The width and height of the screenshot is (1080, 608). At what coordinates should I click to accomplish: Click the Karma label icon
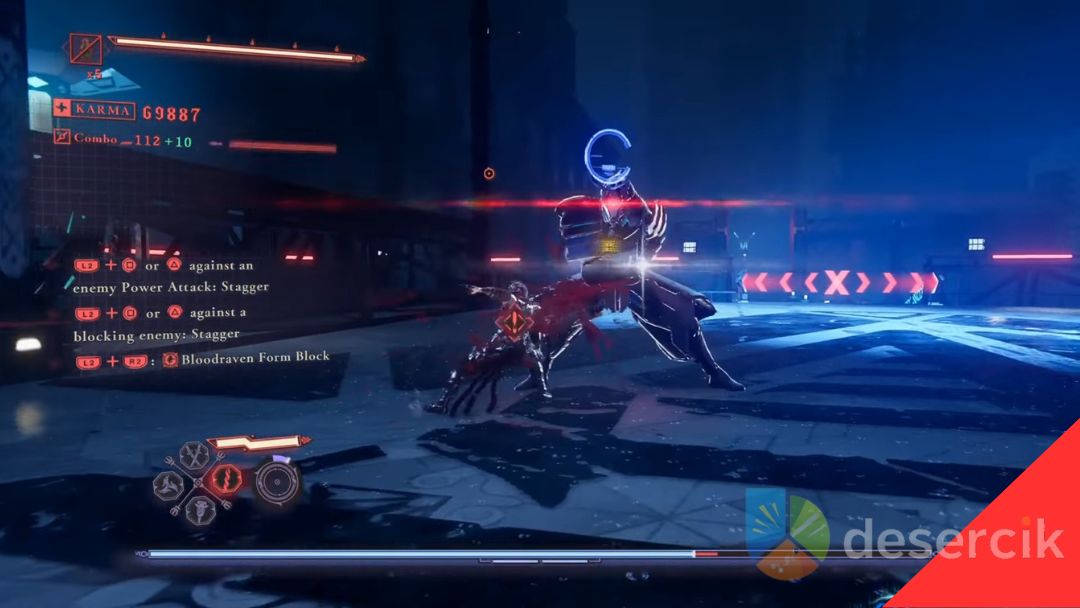point(62,108)
